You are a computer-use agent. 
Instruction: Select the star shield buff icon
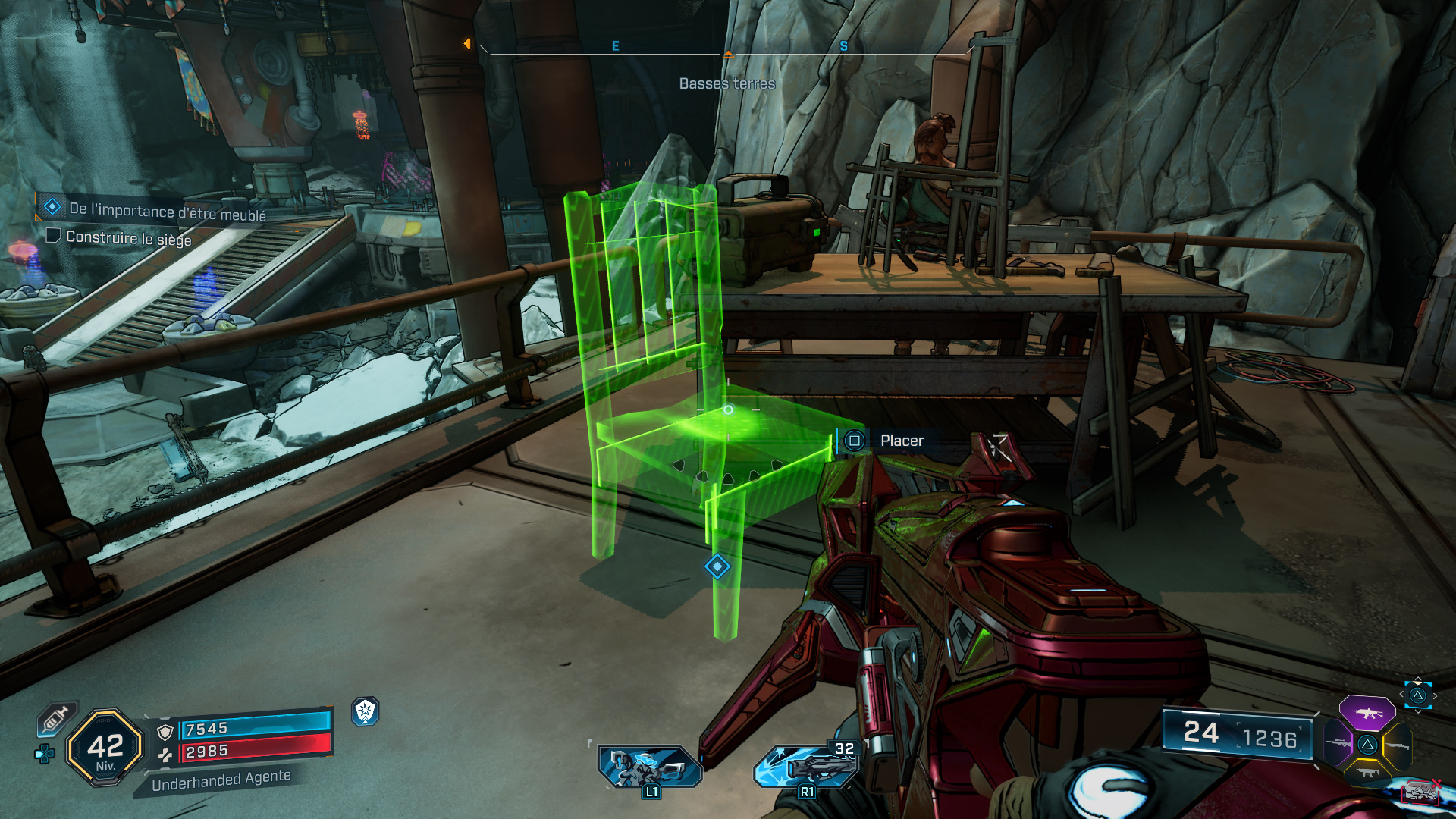[366, 711]
